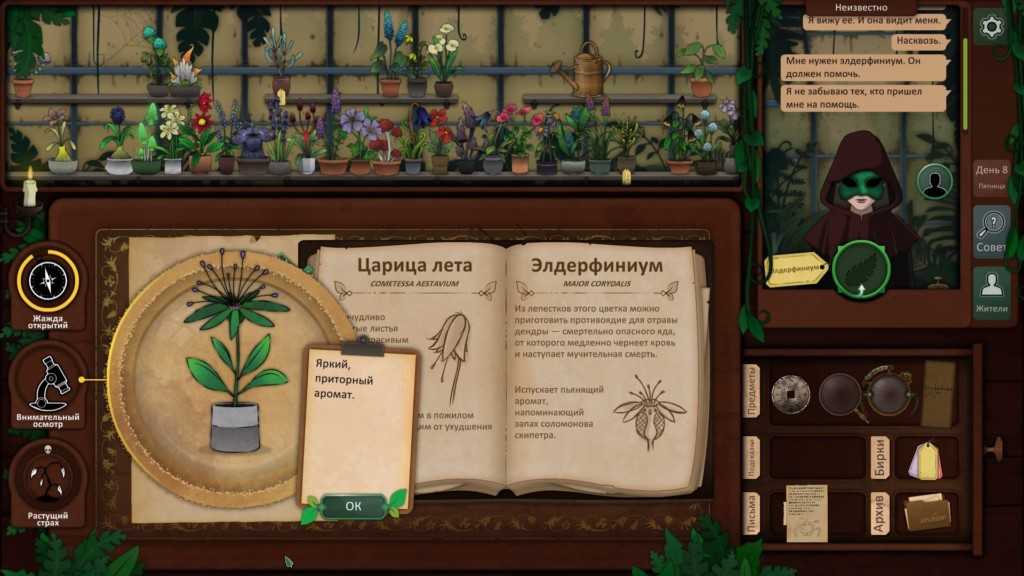Confirm the plant note with OK
Image resolution: width=1024 pixels, height=576 pixels.
click(353, 506)
